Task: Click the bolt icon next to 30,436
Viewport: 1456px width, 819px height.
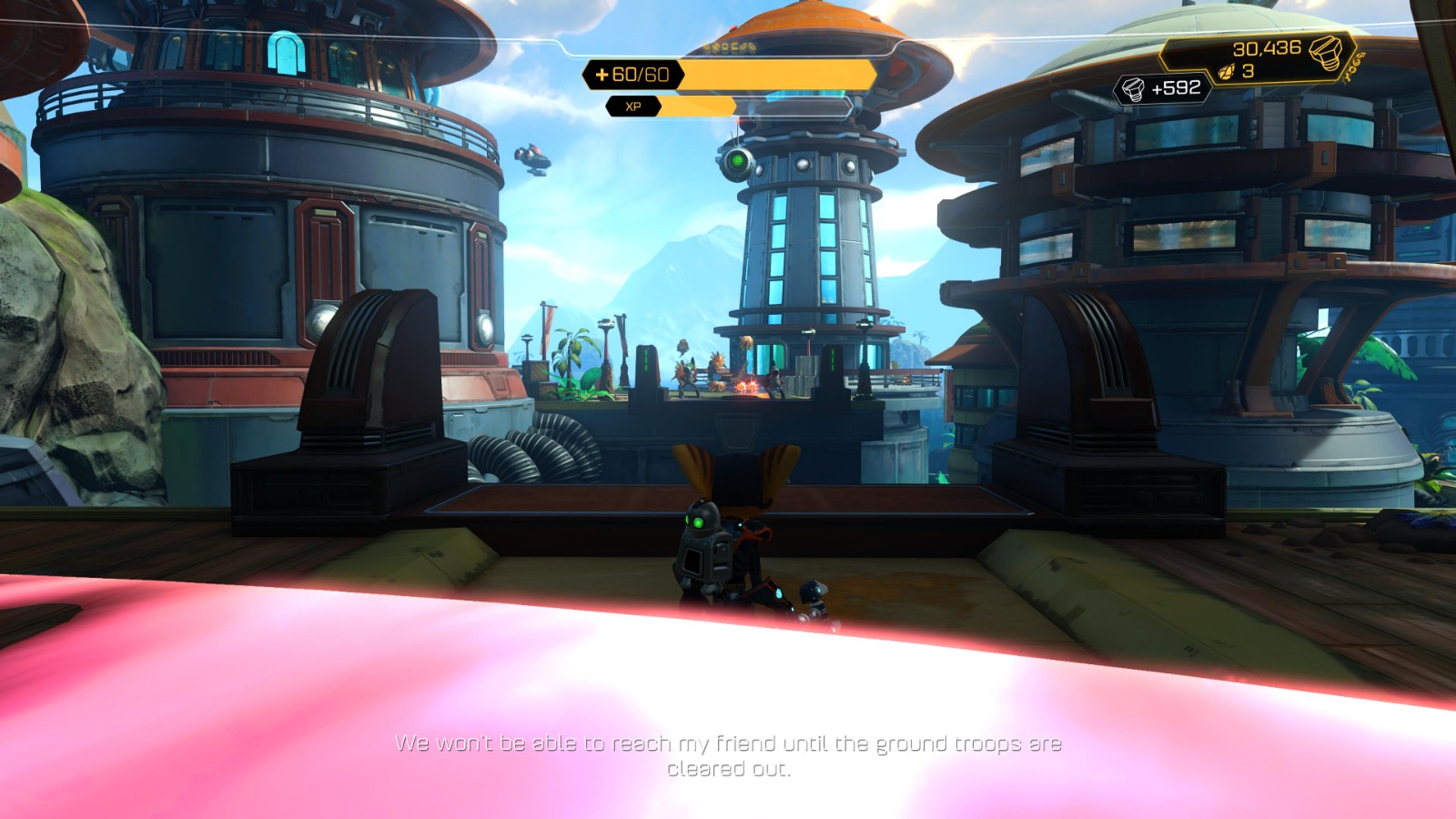Action: coord(1325,53)
